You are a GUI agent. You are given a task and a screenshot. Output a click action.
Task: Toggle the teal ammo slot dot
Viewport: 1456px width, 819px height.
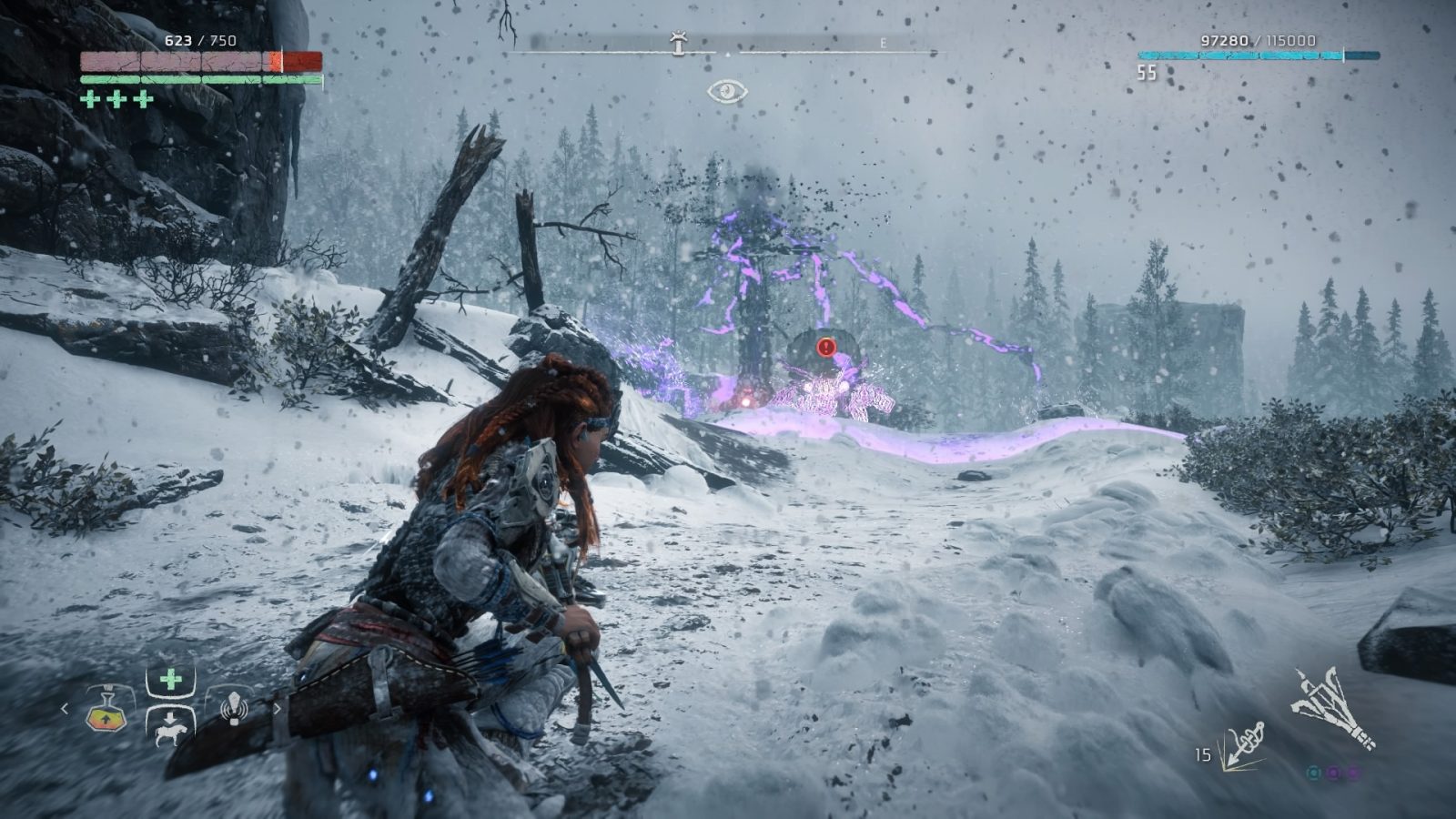[x=1314, y=773]
